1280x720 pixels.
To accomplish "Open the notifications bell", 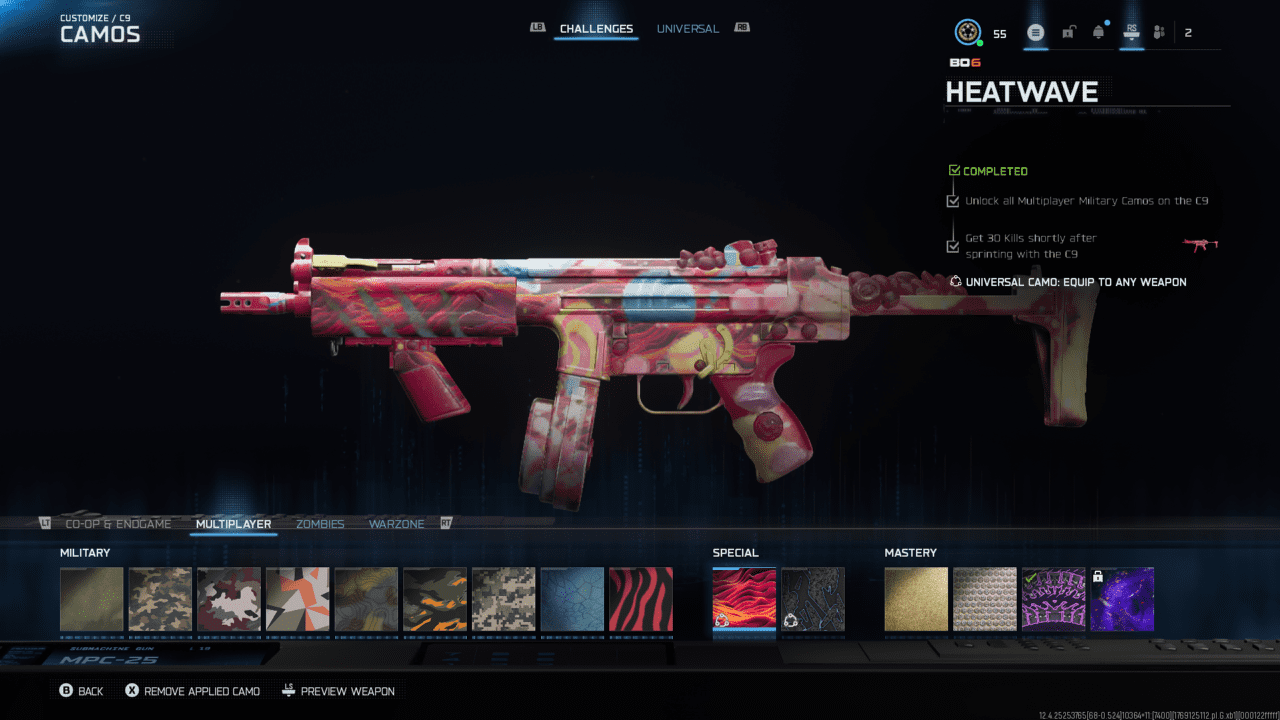I will tap(1098, 33).
